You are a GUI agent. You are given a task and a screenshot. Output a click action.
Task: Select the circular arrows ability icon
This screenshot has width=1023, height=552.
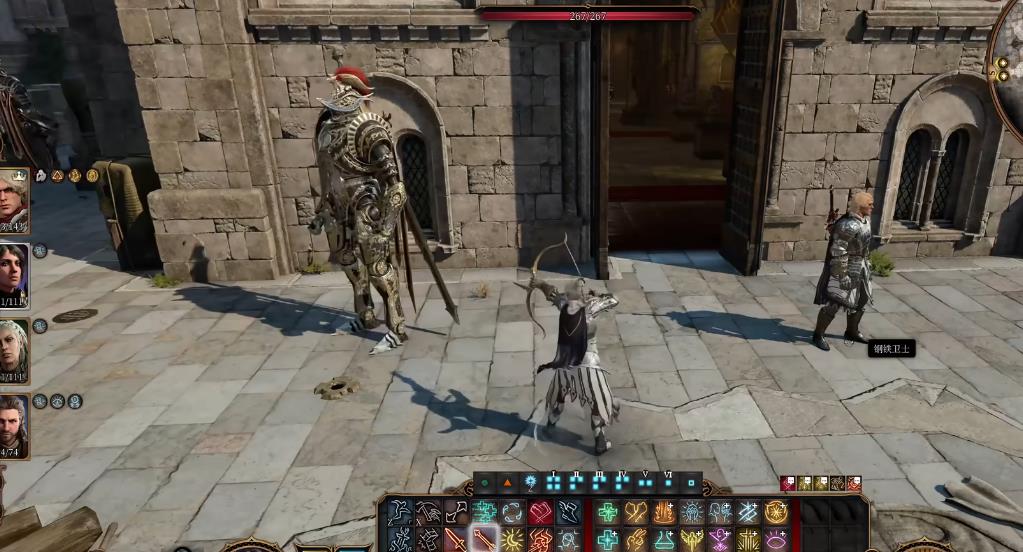coord(513,513)
